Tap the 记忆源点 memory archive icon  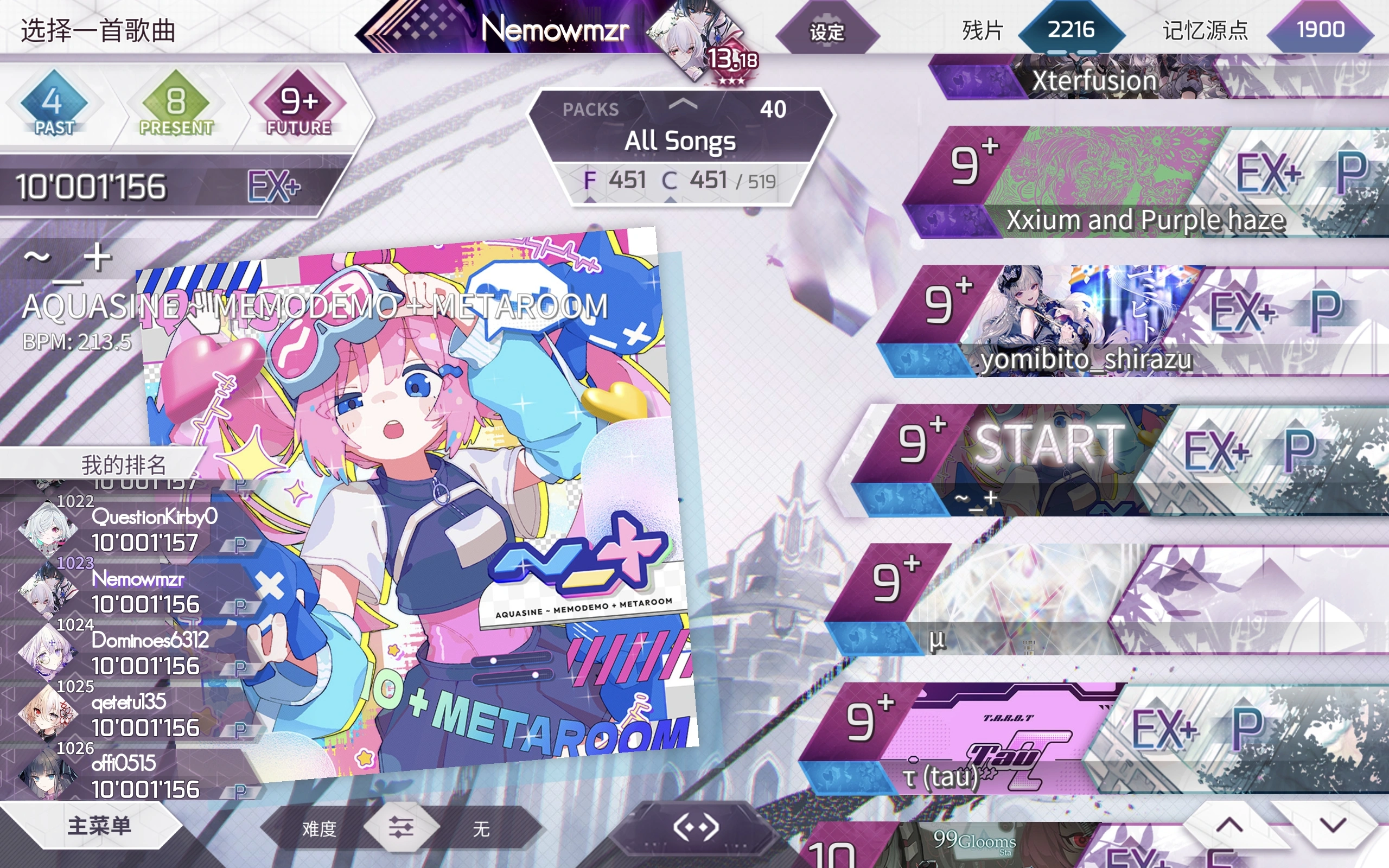pos(1320,31)
